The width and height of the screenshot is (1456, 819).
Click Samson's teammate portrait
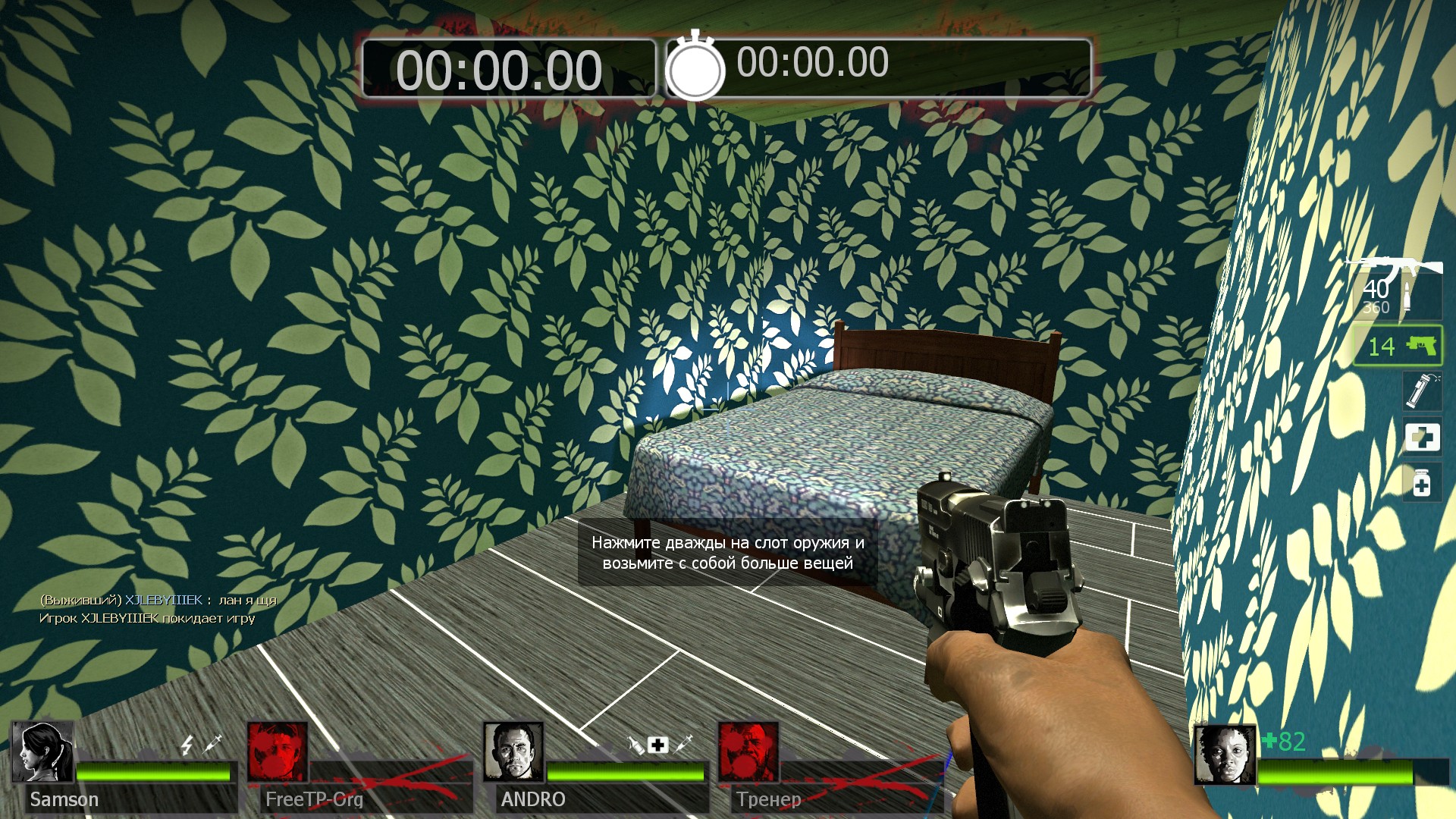(43, 752)
